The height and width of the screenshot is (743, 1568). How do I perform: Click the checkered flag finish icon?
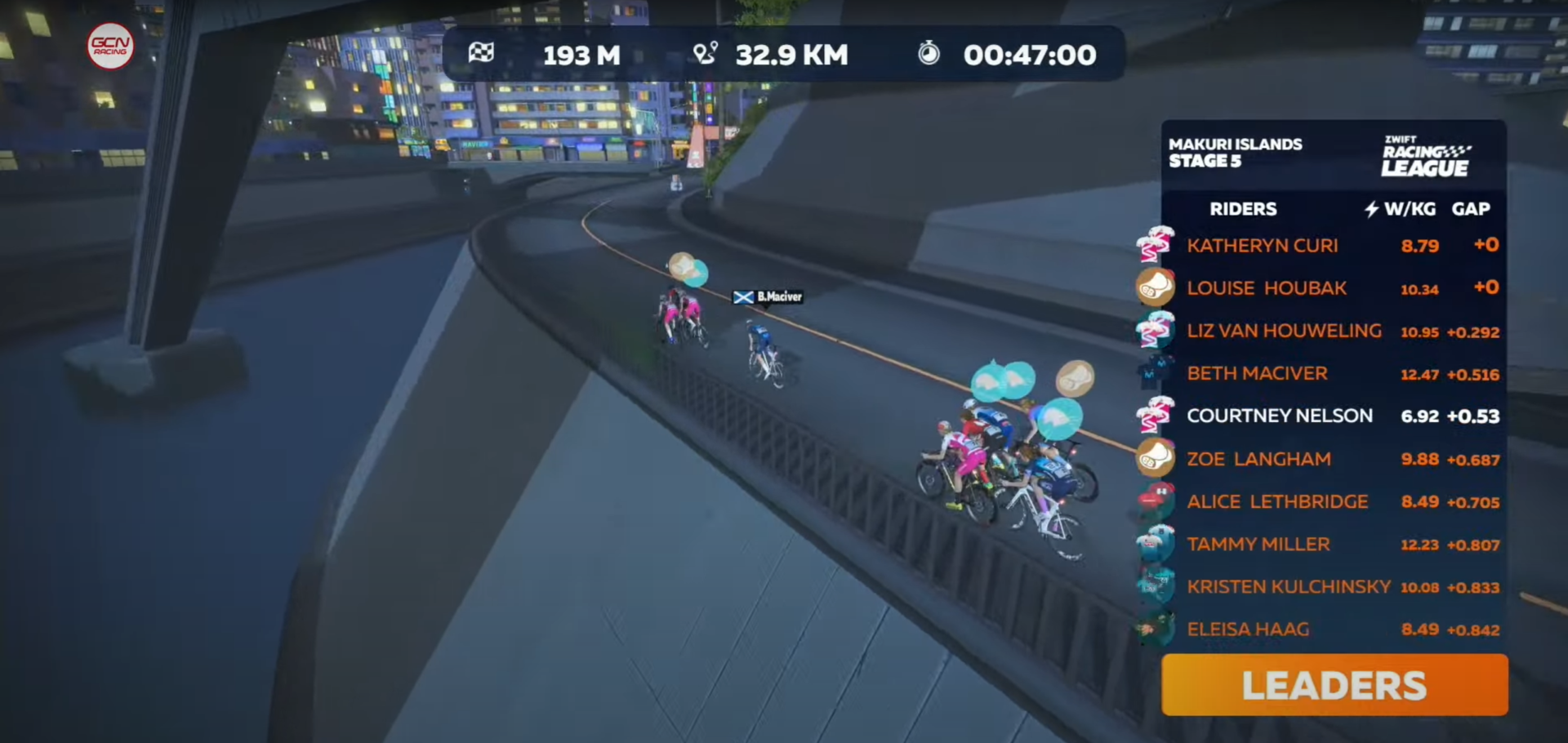pos(483,54)
